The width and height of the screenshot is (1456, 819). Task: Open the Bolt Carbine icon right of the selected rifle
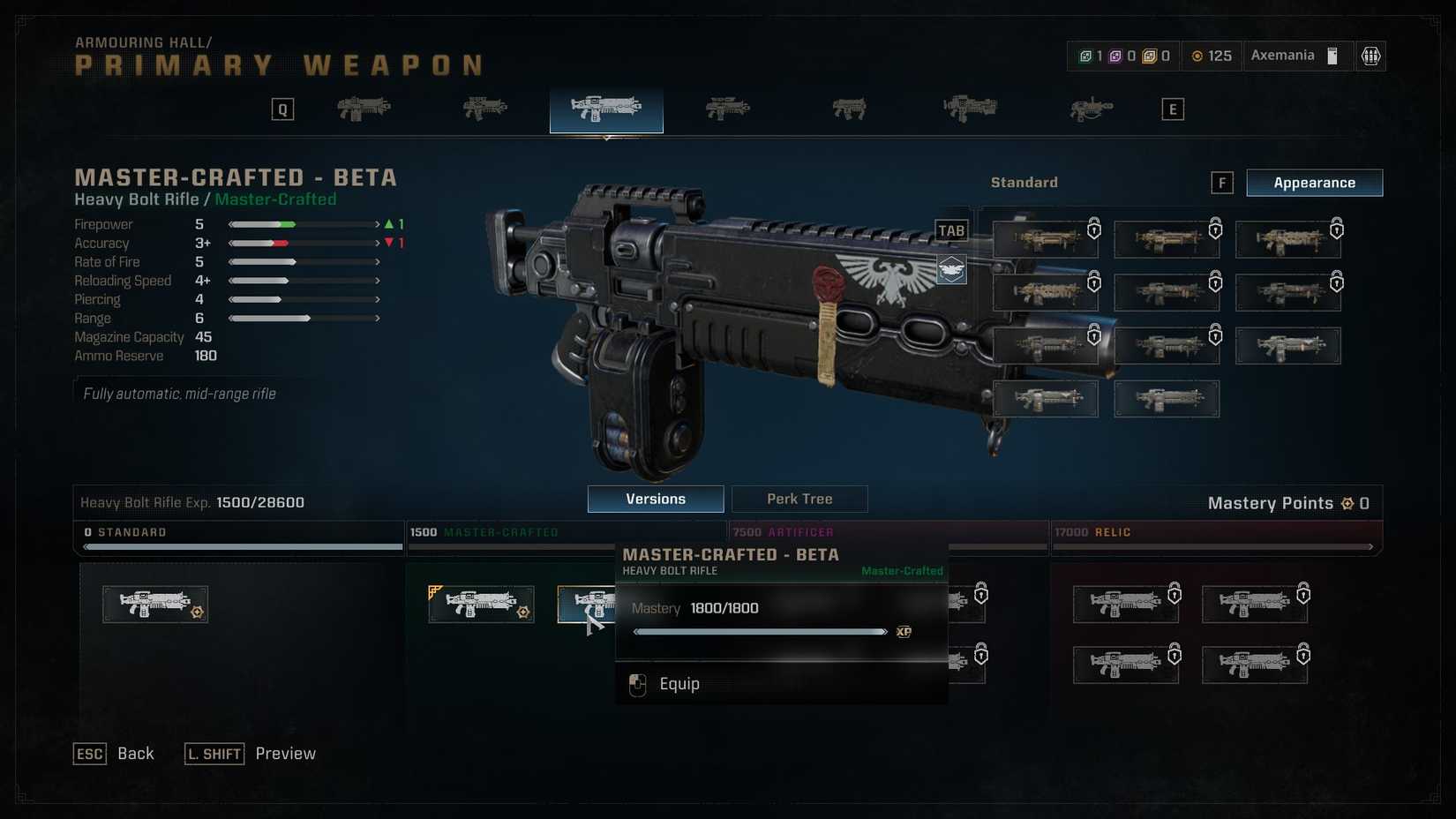(x=727, y=108)
